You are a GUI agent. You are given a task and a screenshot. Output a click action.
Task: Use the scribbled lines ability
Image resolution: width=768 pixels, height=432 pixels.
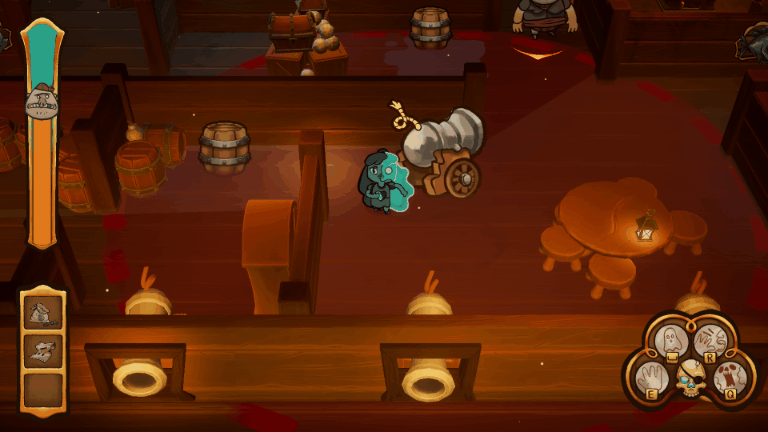pos(709,342)
